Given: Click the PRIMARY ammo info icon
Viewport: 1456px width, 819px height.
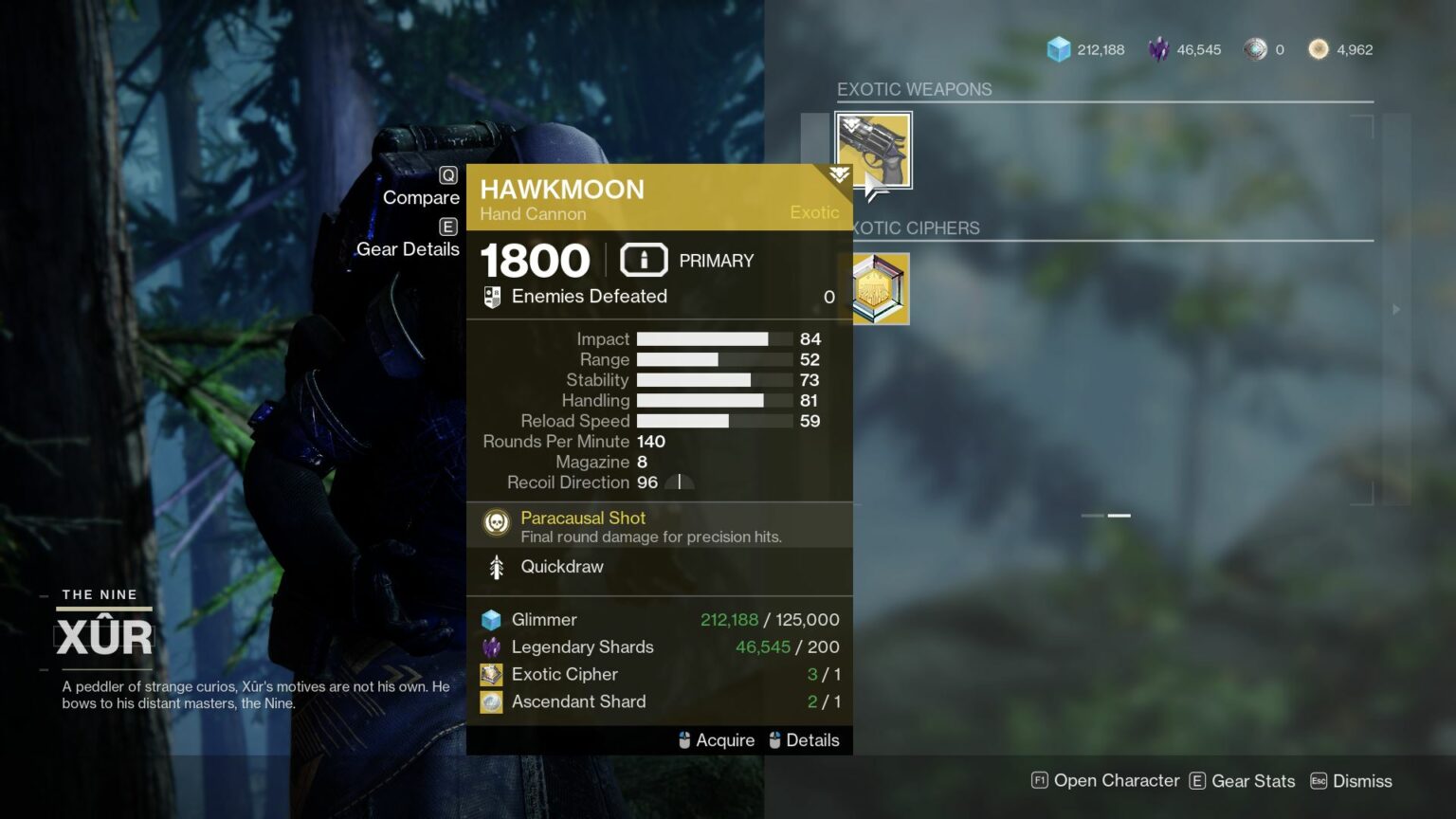Looking at the screenshot, I should [644, 259].
